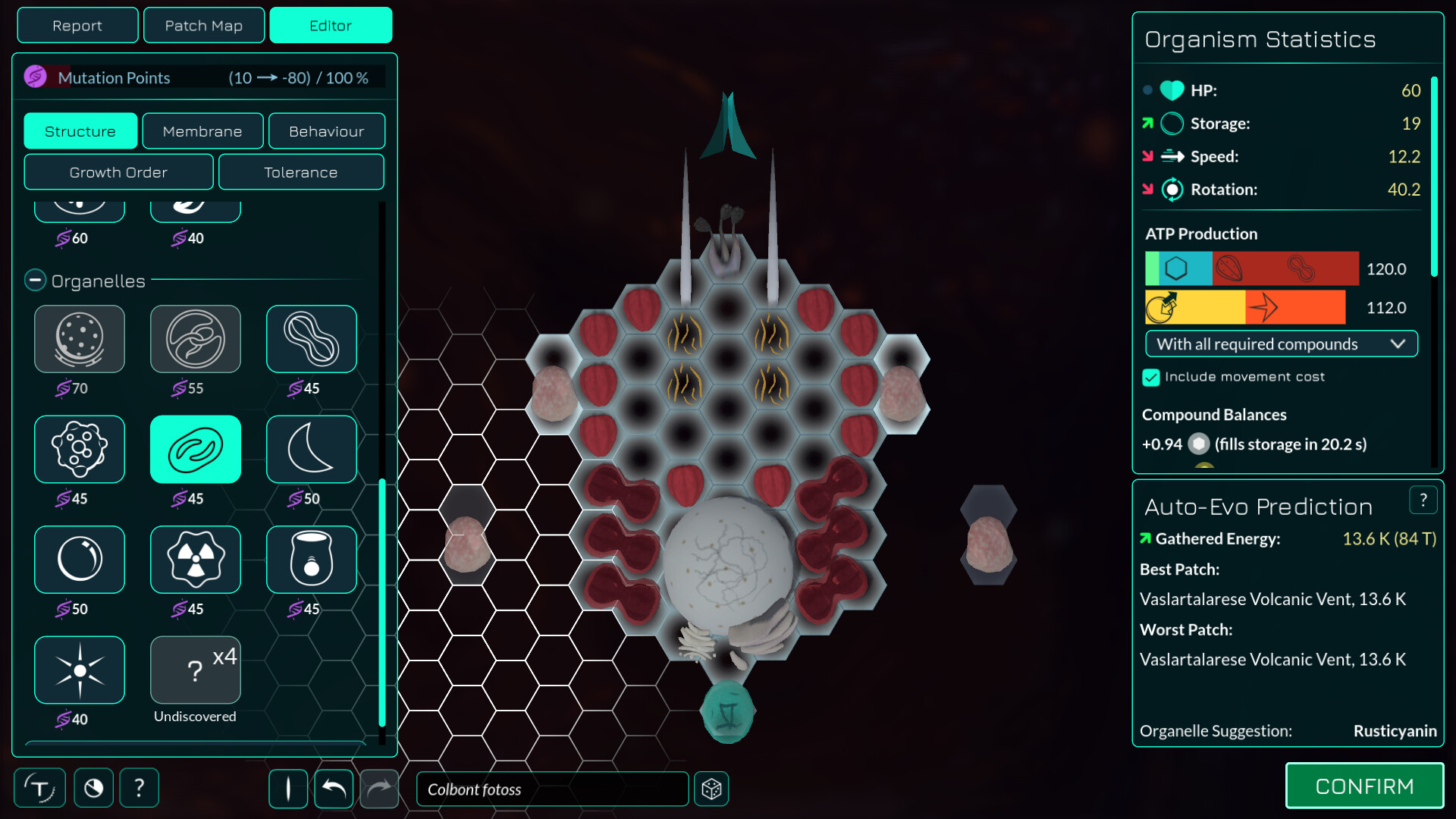Image resolution: width=1456 pixels, height=819 pixels.
Task: Select the Membrane tab
Action: pos(202,131)
